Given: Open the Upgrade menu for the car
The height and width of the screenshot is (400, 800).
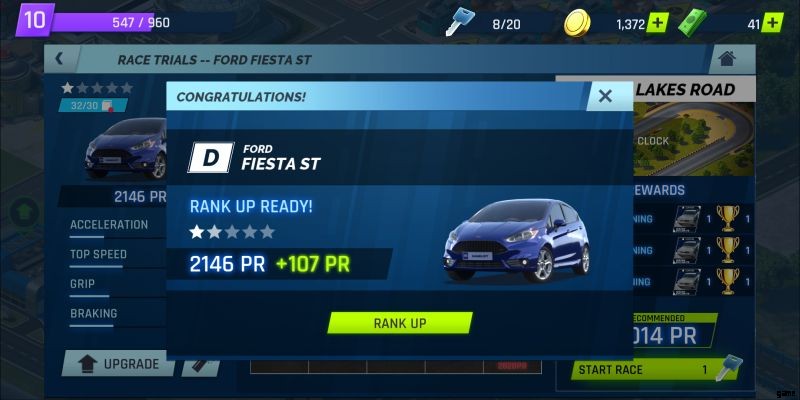Looking at the screenshot, I should tap(118, 364).
